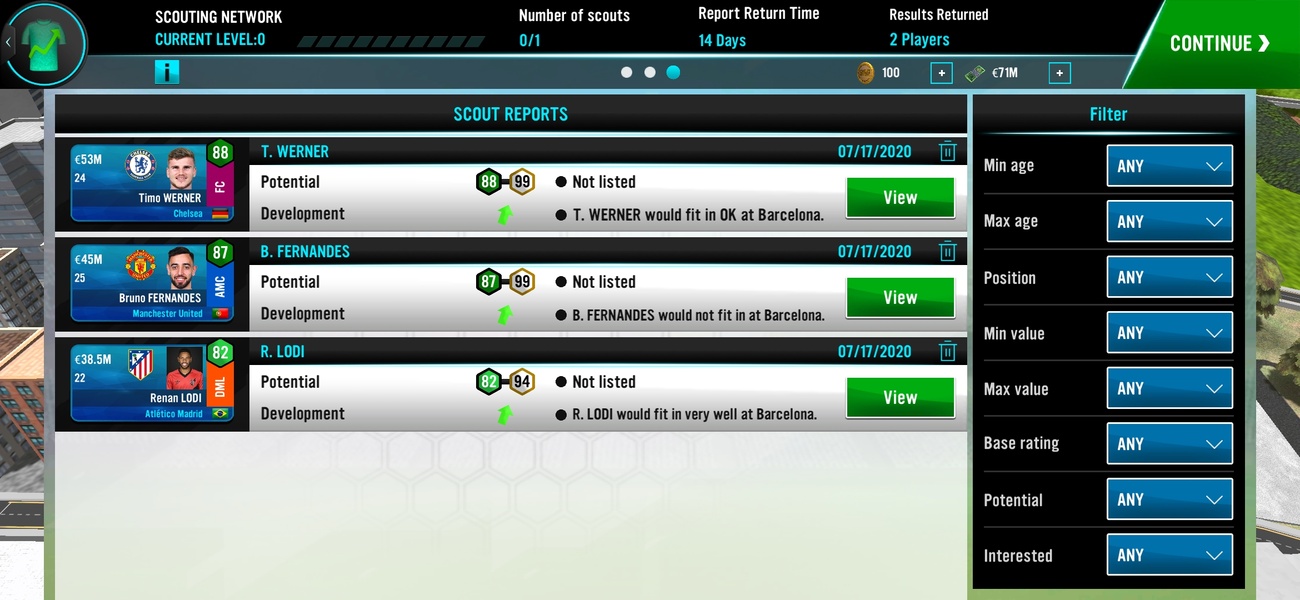
Task: Open the Interested filter dropdown
Action: click(1169, 555)
